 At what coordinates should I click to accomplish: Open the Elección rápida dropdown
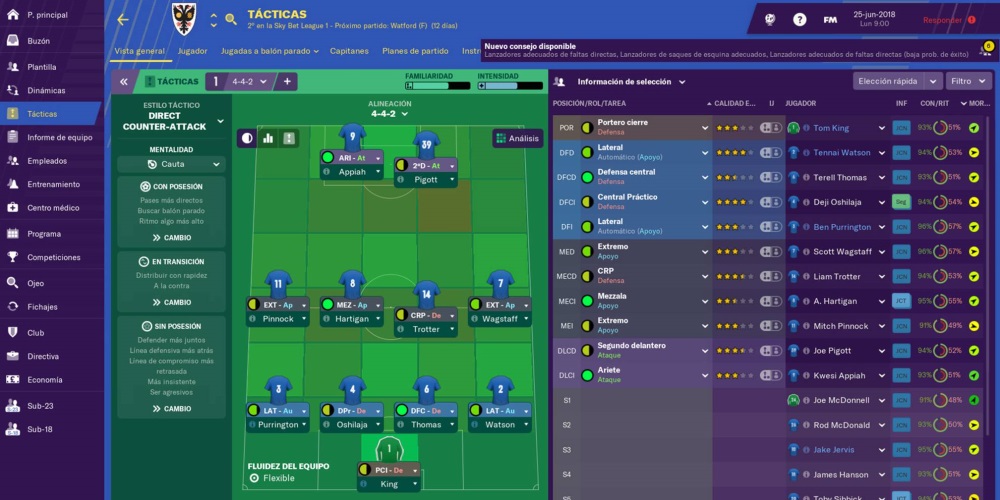click(897, 82)
